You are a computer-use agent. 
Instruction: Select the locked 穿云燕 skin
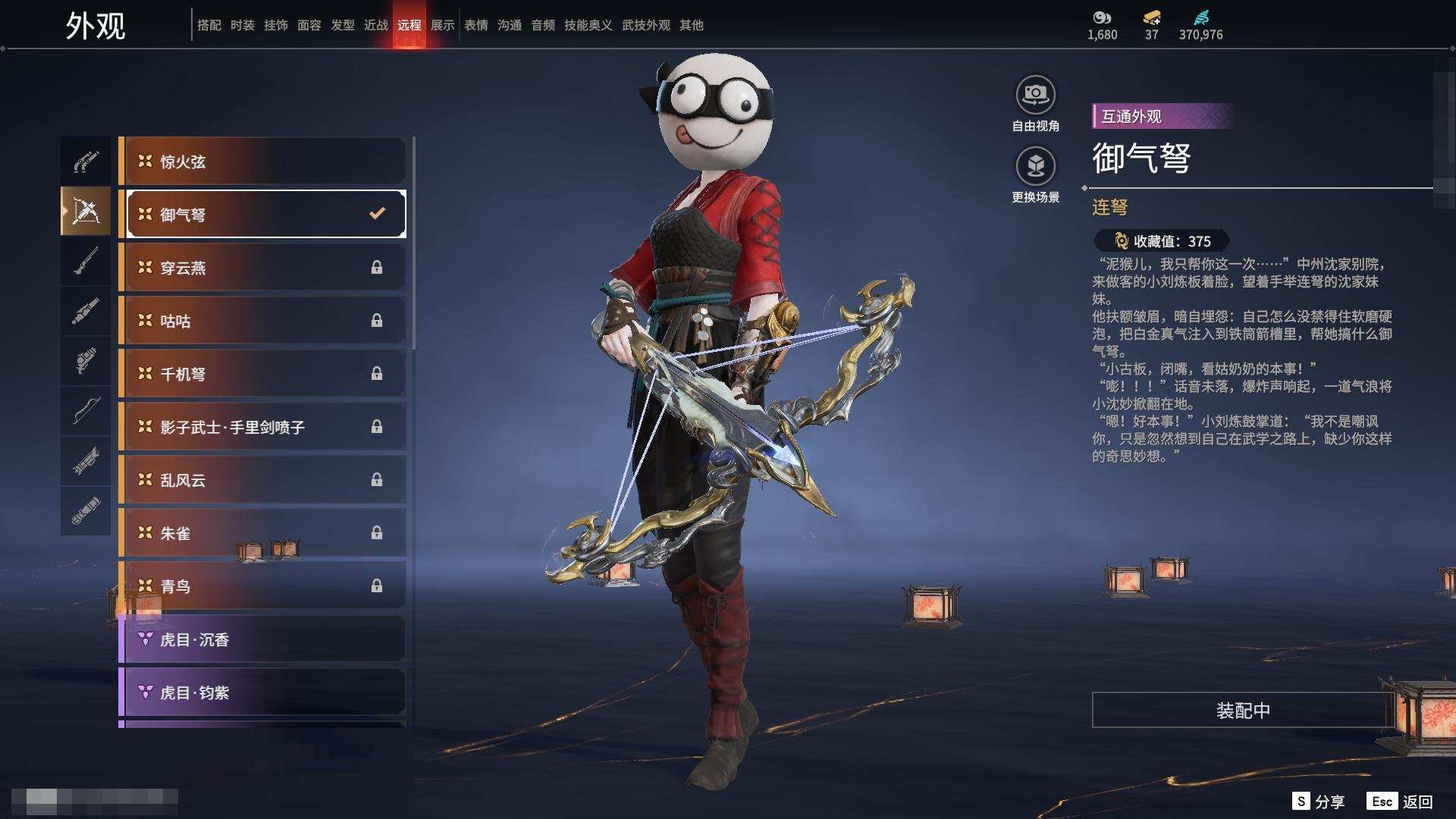(262, 268)
